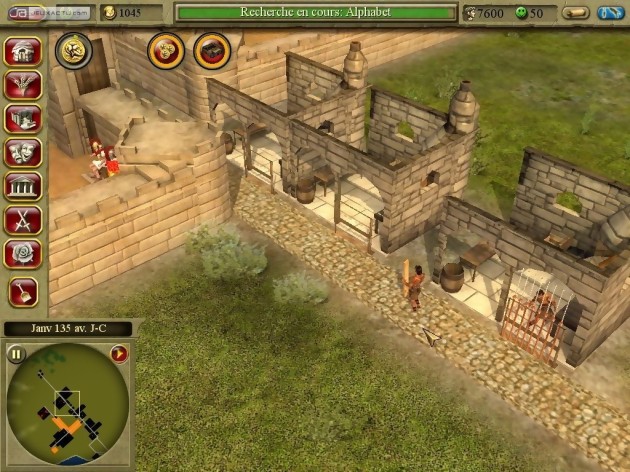Viewport: 630px width, 472px height.
Task: Click the blue tools options button
Action: pos(611,13)
